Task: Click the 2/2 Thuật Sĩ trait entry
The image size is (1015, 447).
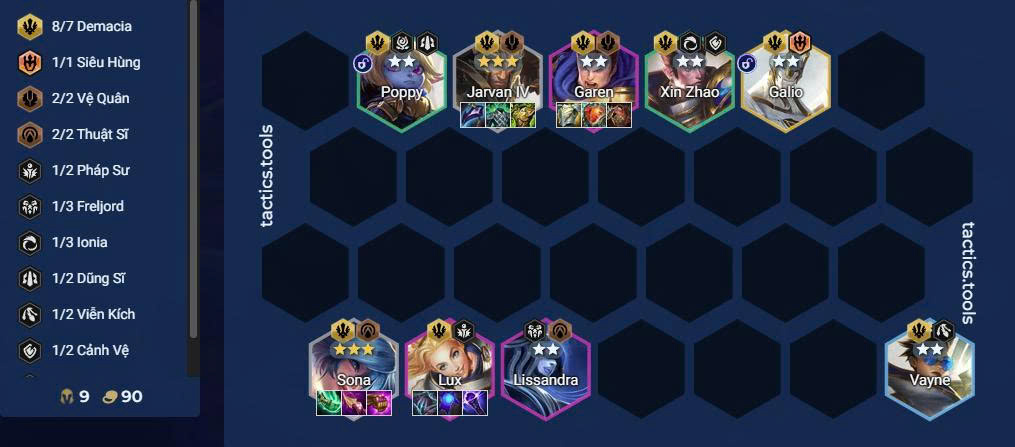Action: click(90, 135)
